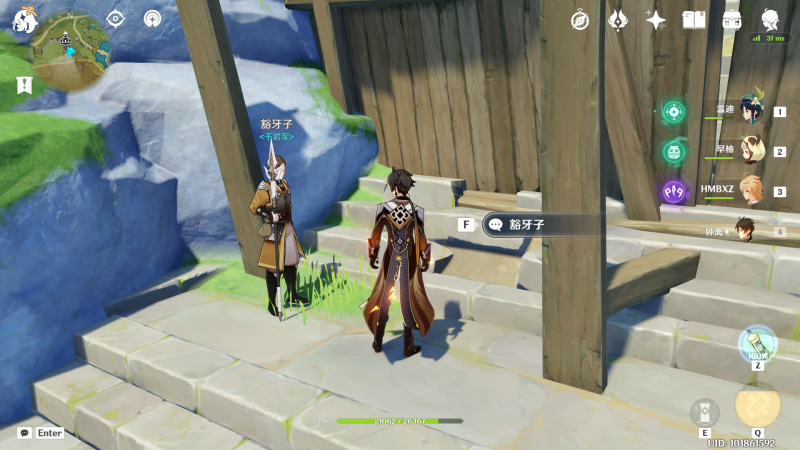Switch to party member 温迪
Screen dimensions: 800x450
[x=750, y=111]
